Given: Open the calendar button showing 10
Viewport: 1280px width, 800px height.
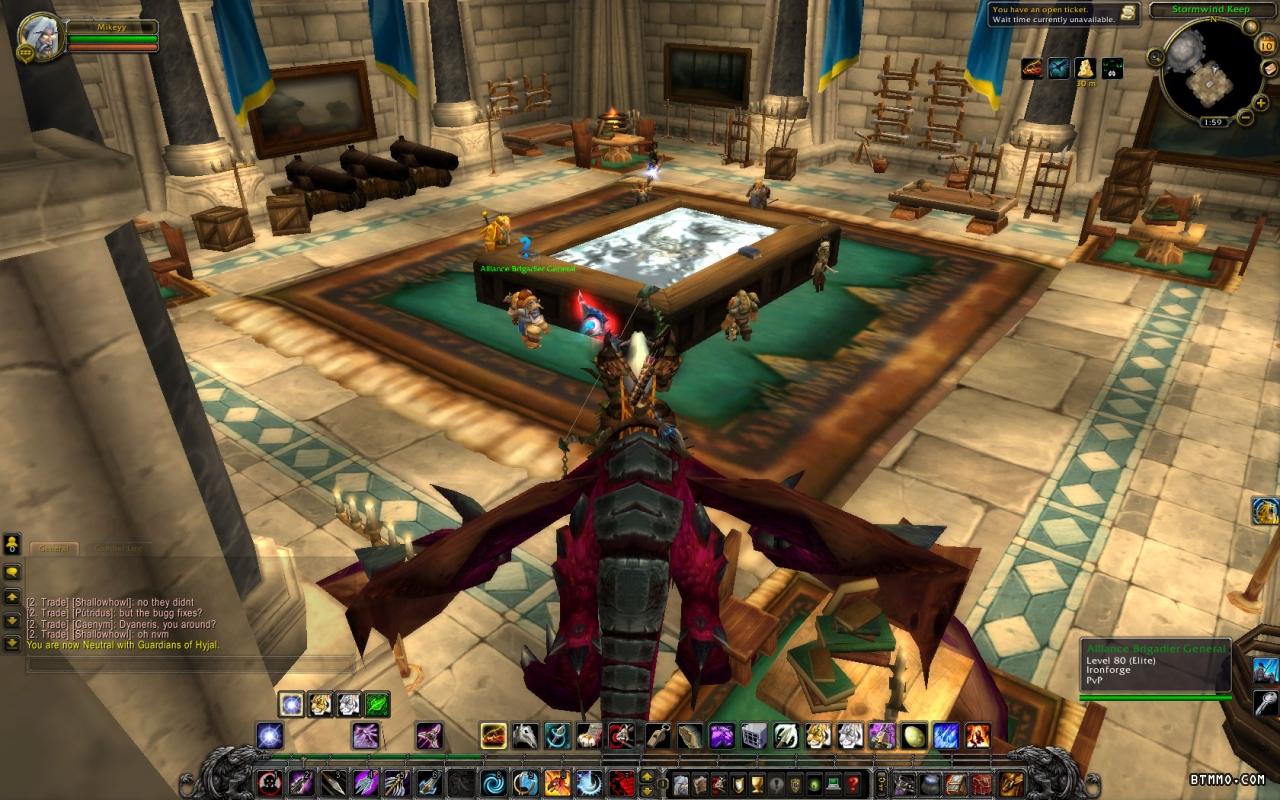Looking at the screenshot, I should 1265,44.
